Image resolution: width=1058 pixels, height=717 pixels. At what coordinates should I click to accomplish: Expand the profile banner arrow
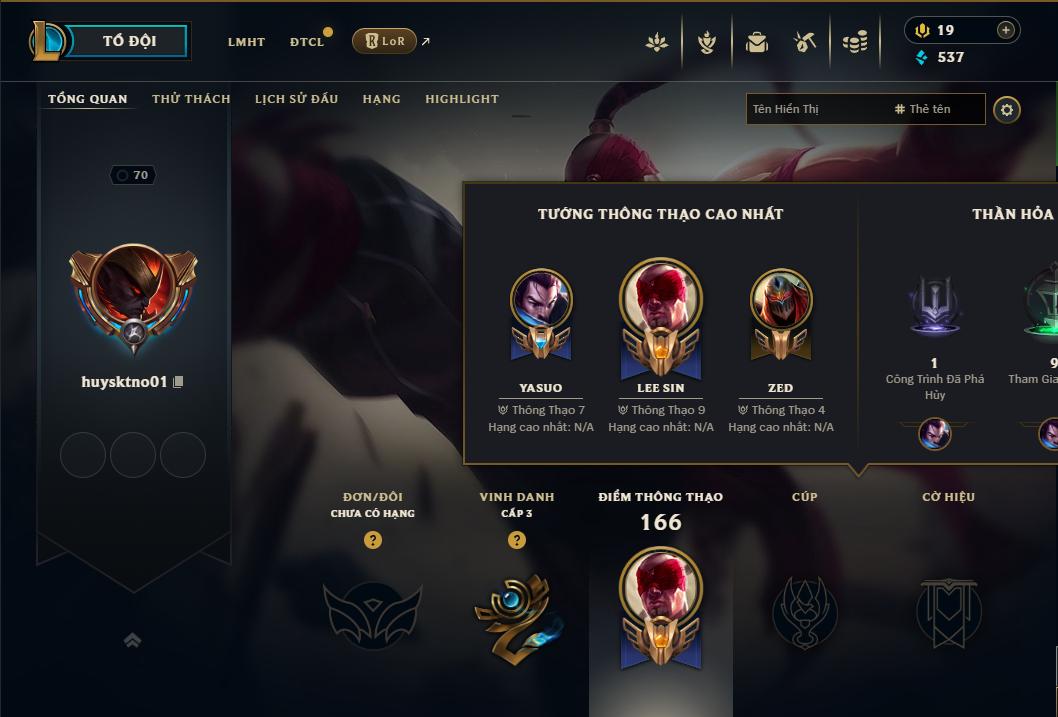coord(132,641)
